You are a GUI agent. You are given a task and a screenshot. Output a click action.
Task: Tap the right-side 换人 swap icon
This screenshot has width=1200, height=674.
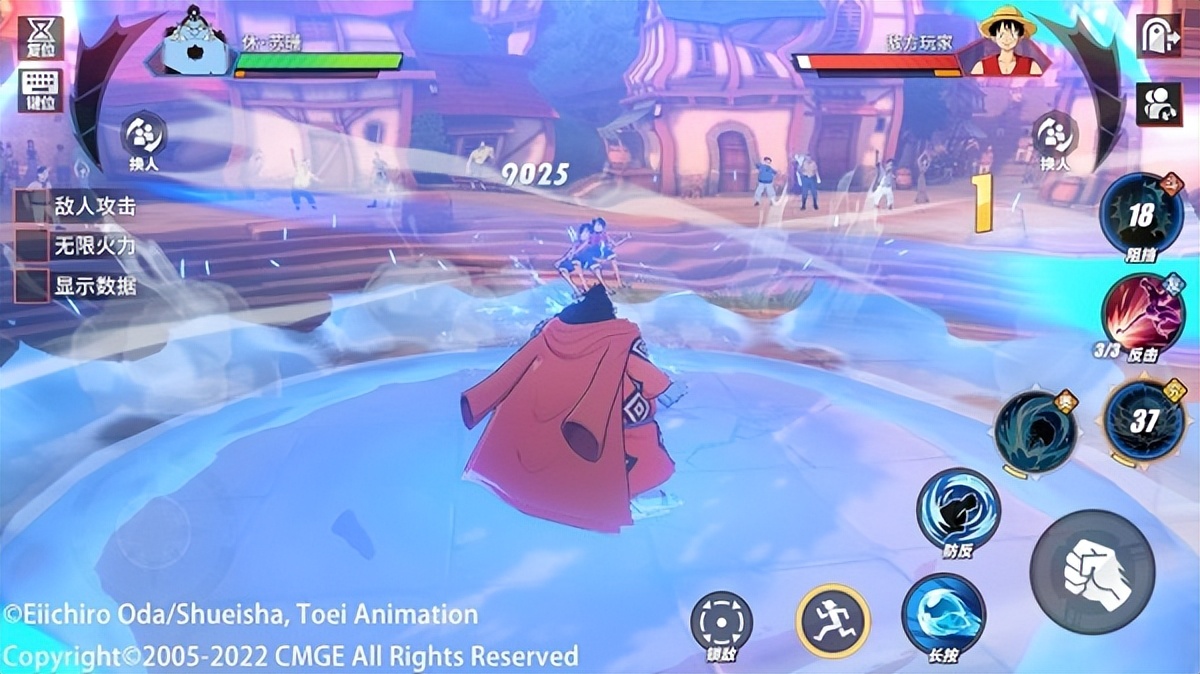[x=1054, y=136]
